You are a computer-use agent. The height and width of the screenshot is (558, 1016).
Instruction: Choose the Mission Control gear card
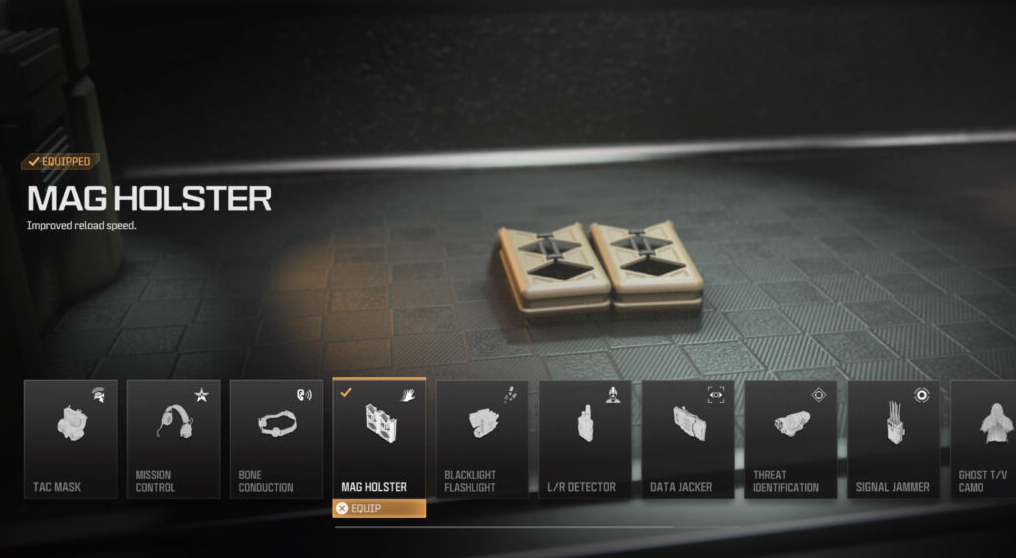pyautogui.click(x=173, y=439)
